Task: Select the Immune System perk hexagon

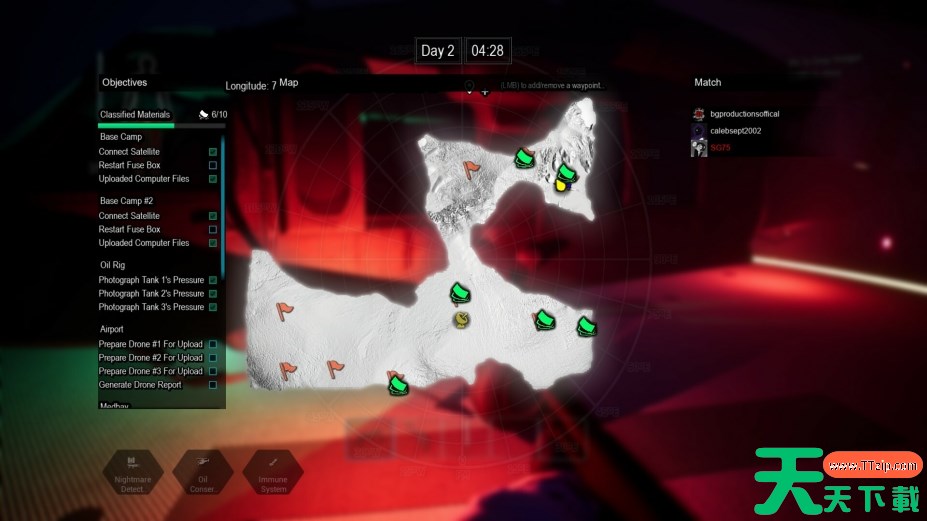Action: [273, 473]
